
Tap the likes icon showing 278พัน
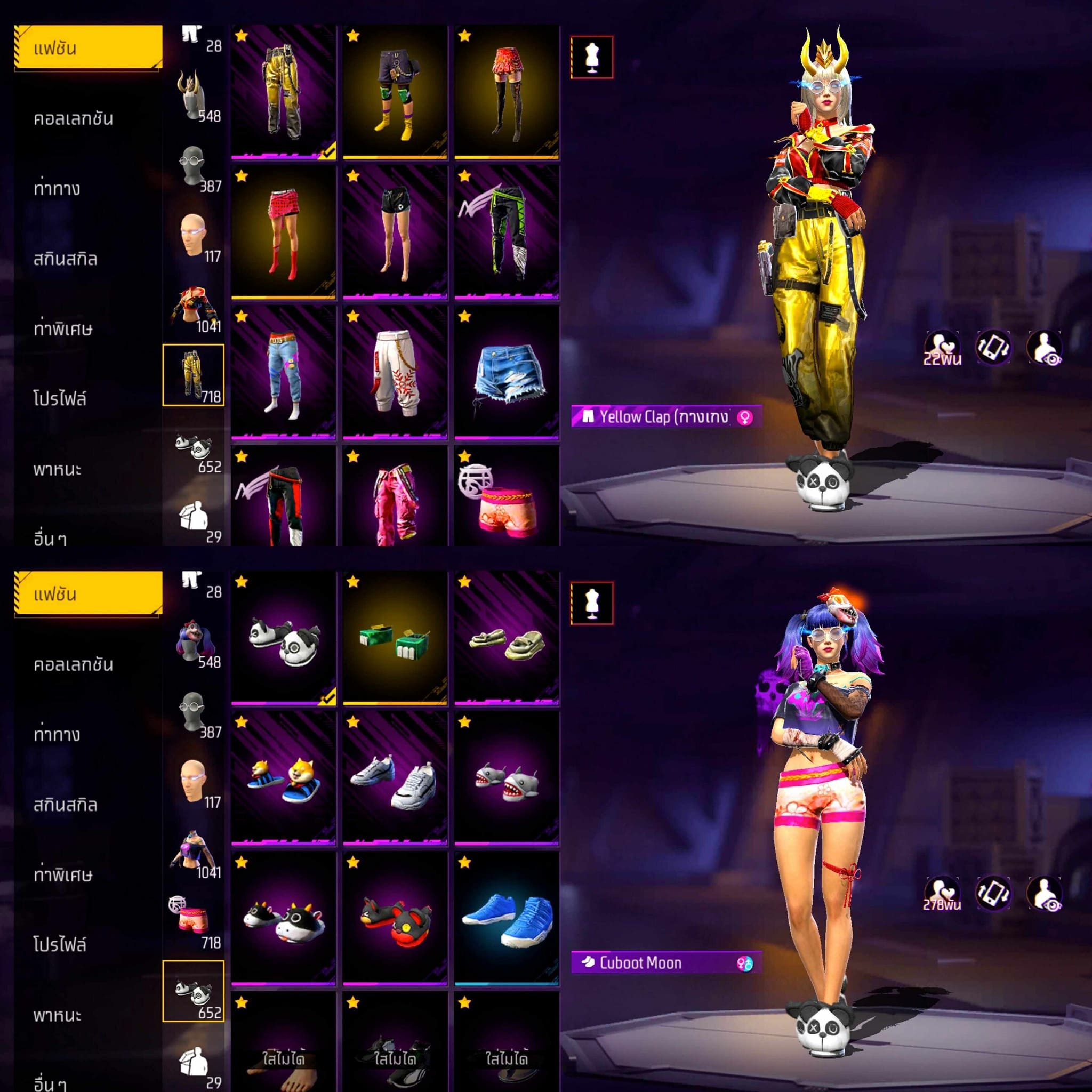point(942,894)
